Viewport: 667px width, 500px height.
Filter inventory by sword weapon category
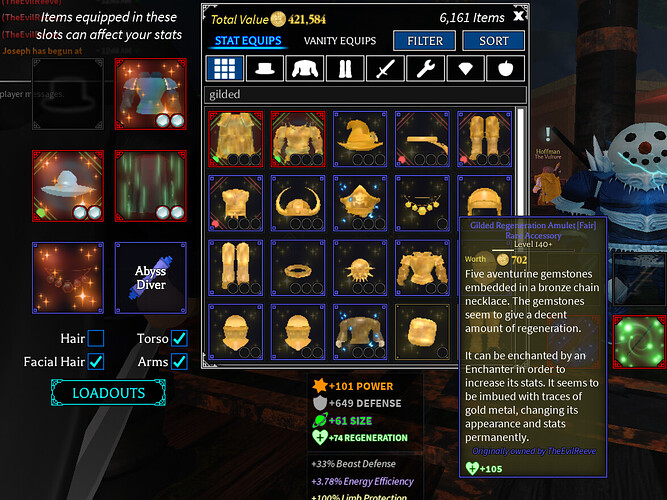click(386, 68)
